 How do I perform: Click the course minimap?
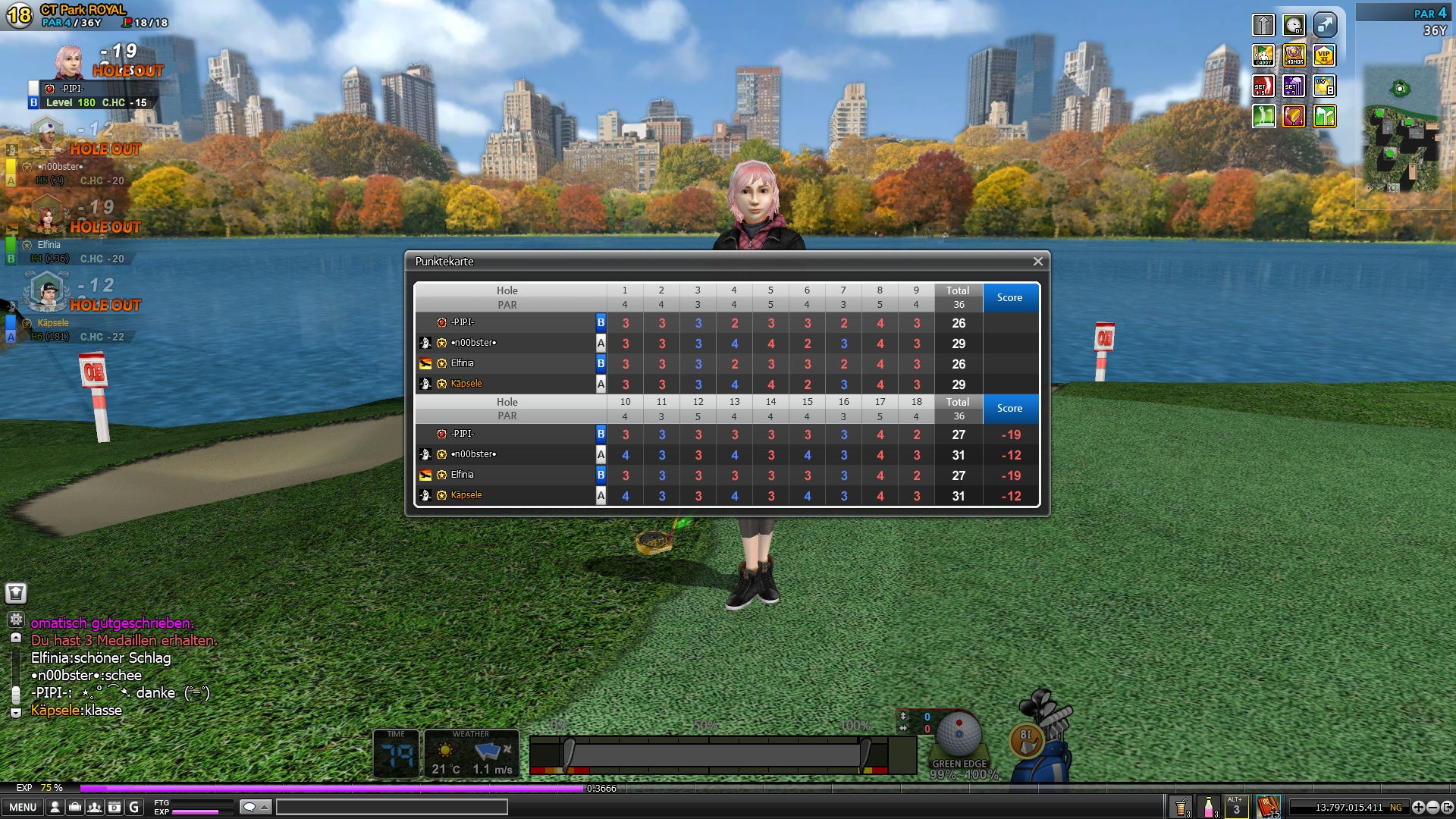pos(1401,129)
